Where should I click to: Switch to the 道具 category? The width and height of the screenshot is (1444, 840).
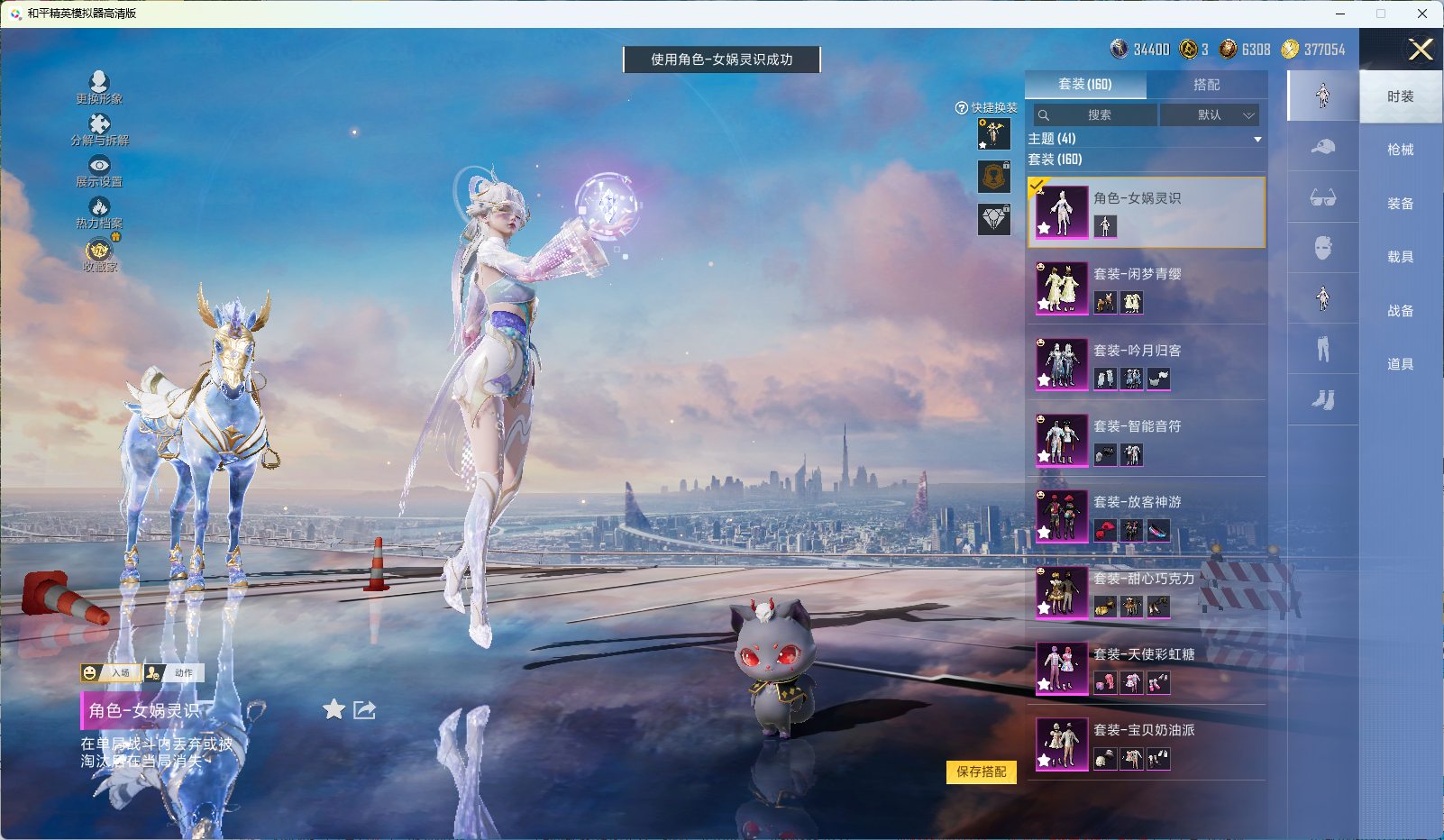(1400, 364)
